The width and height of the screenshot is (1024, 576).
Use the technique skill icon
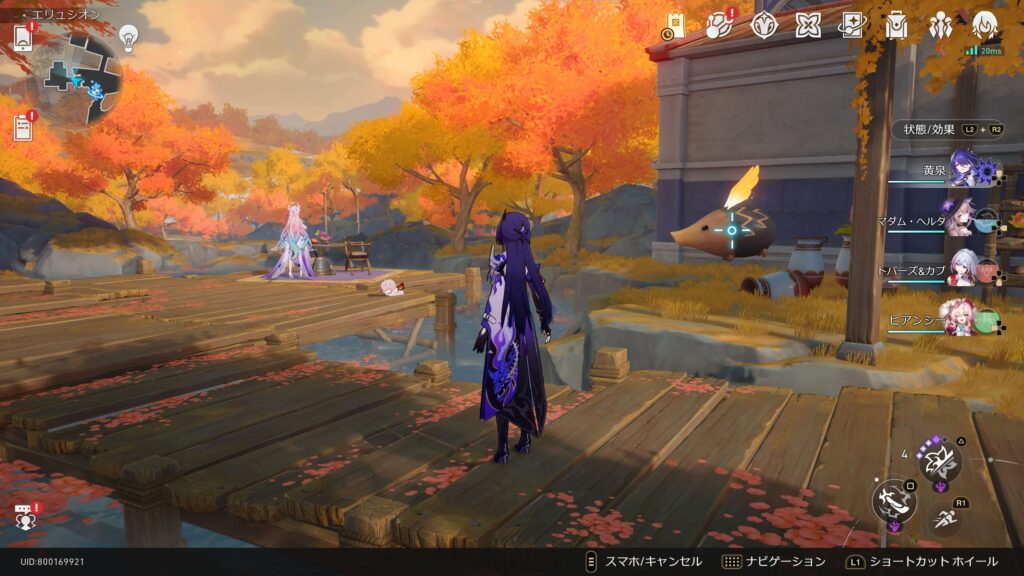point(940,461)
